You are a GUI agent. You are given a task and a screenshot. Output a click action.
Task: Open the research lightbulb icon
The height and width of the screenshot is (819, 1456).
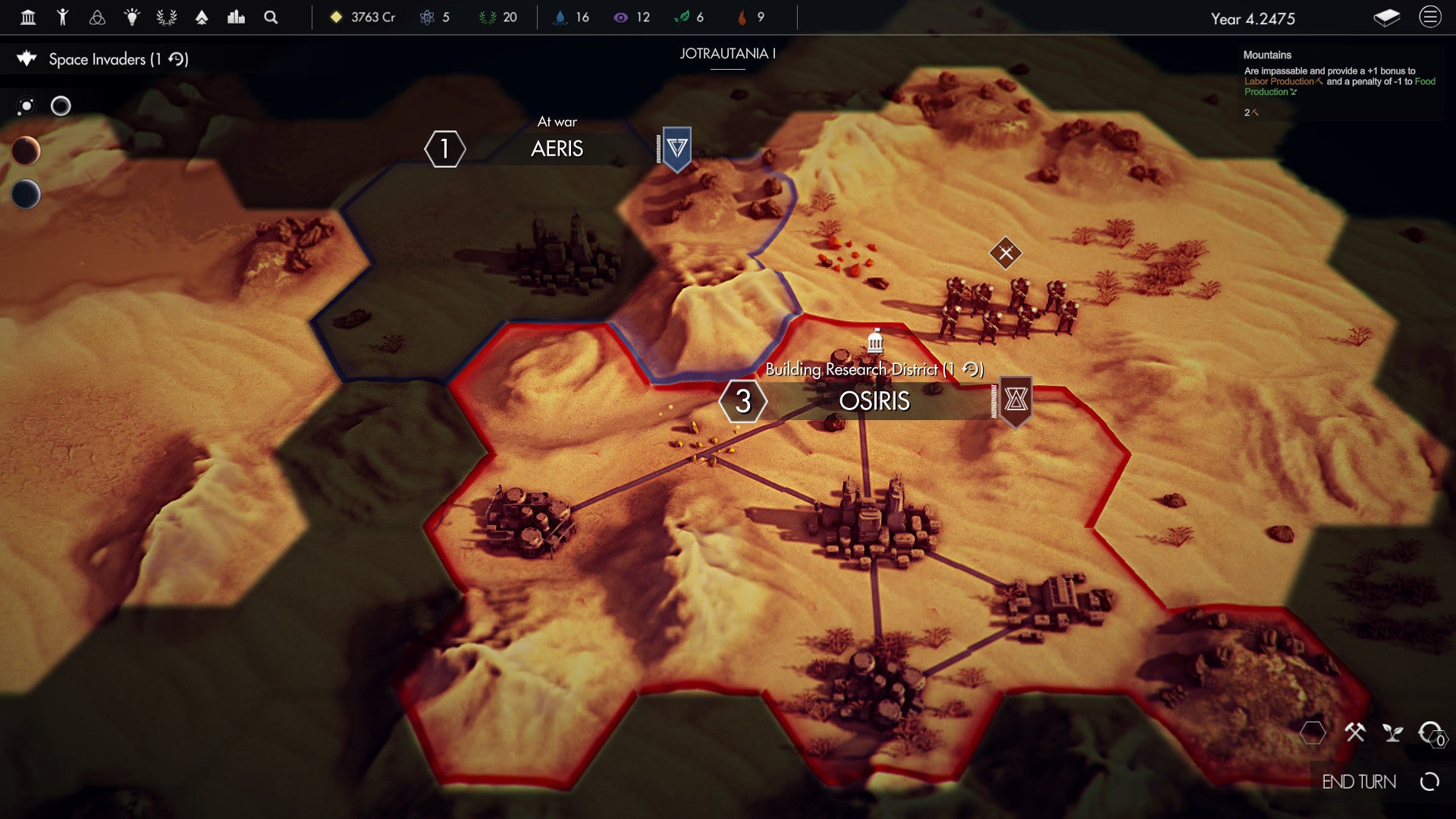coord(131,17)
